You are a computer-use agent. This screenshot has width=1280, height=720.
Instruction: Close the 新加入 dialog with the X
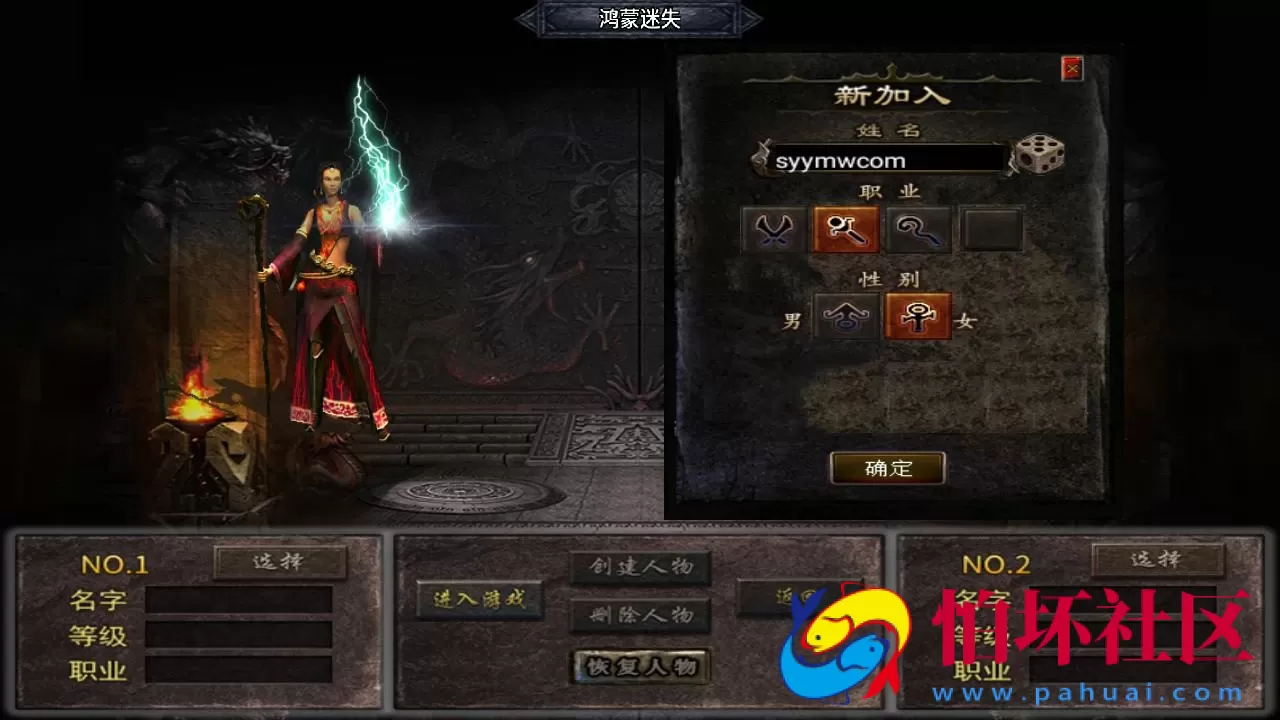tap(1071, 68)
